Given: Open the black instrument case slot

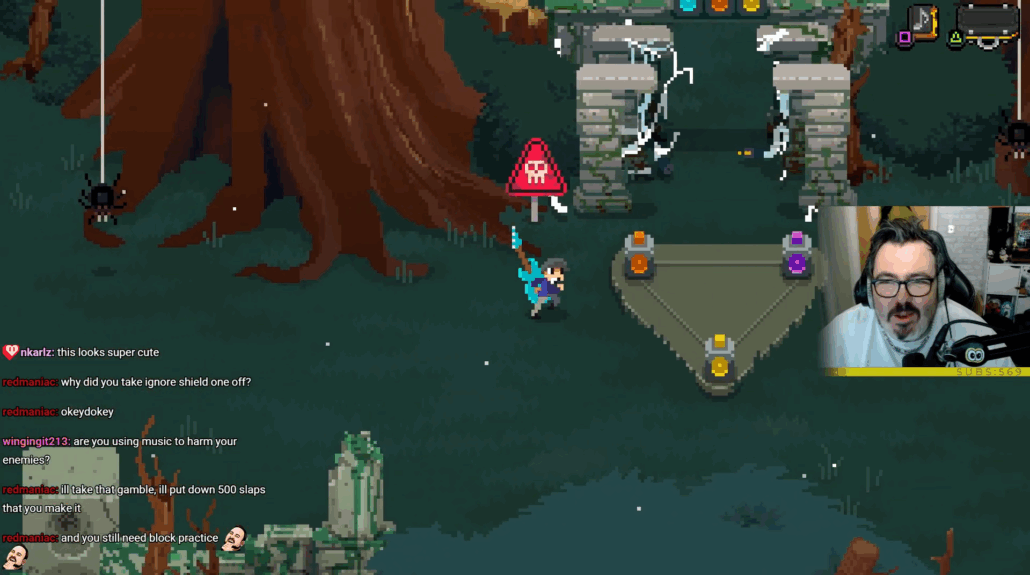Looking at the screenshot, I should tap(988, 24).
